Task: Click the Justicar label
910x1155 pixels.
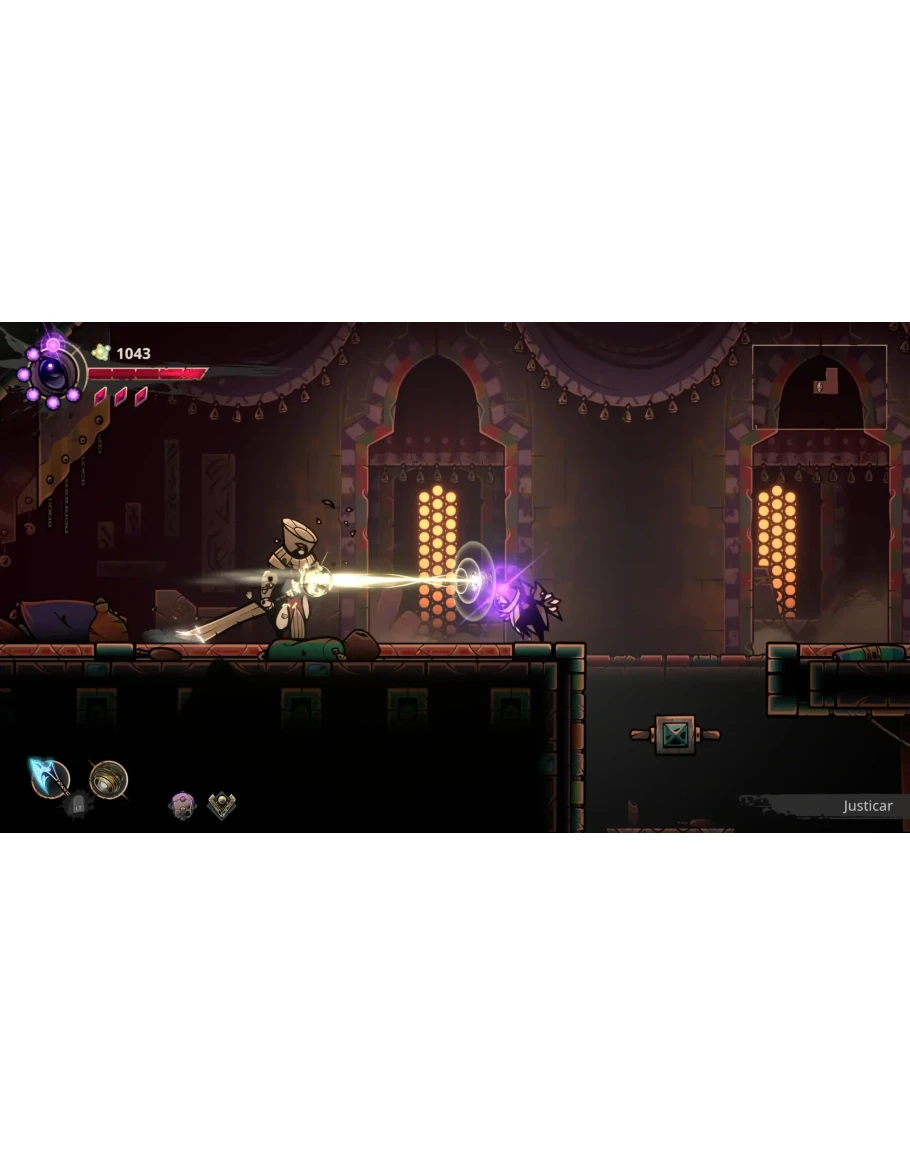Action: (x=866, y=806)
